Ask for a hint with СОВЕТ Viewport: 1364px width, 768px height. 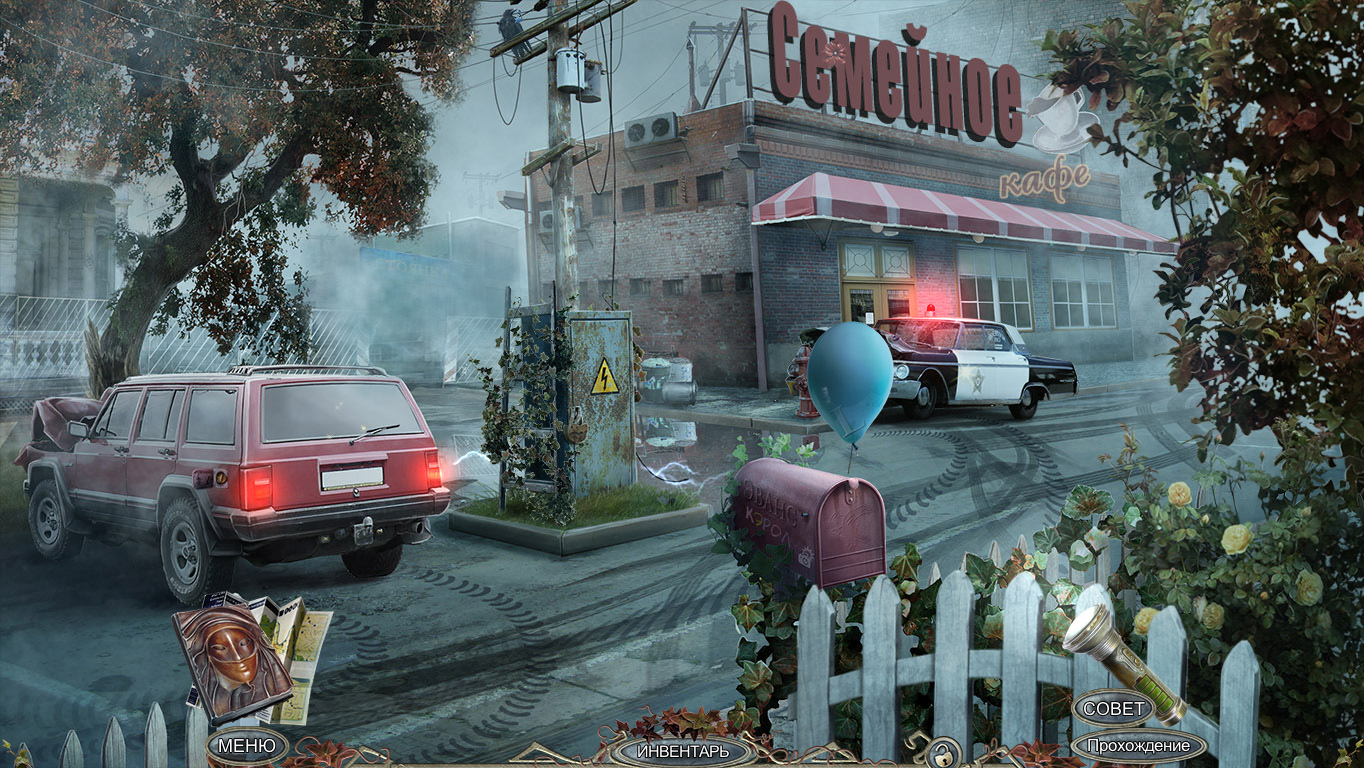[x=1114, y=709]
